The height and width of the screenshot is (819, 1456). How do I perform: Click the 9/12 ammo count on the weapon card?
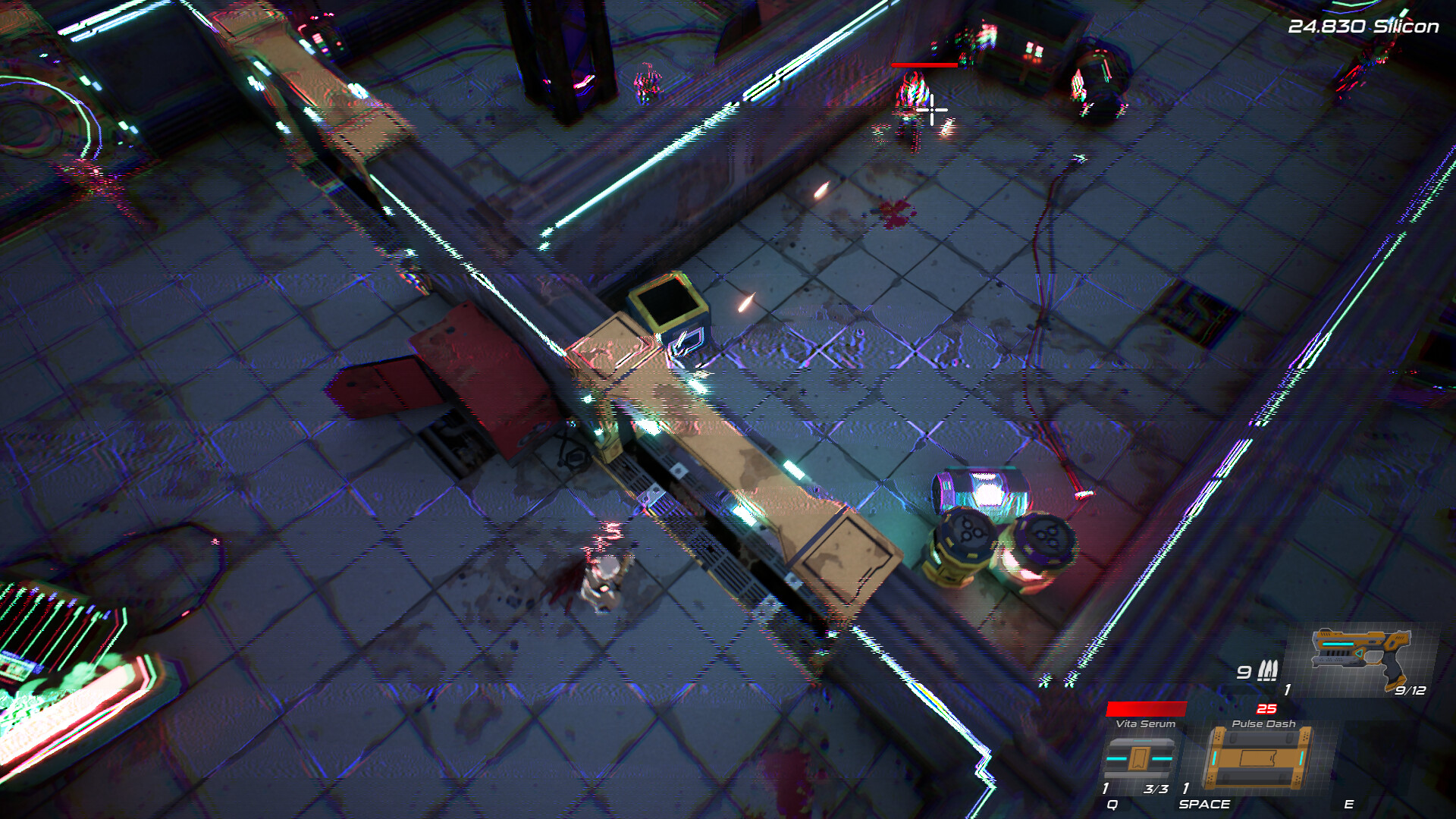pos(1409,692)
